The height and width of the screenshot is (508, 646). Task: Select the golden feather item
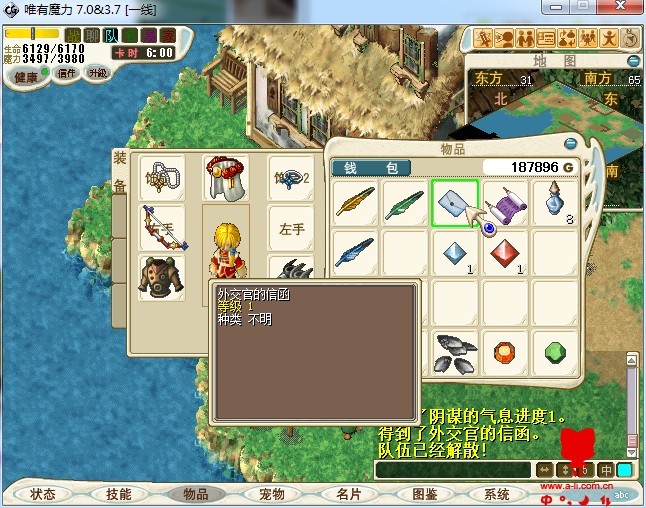pyautogui.click(x=355, y=203)
